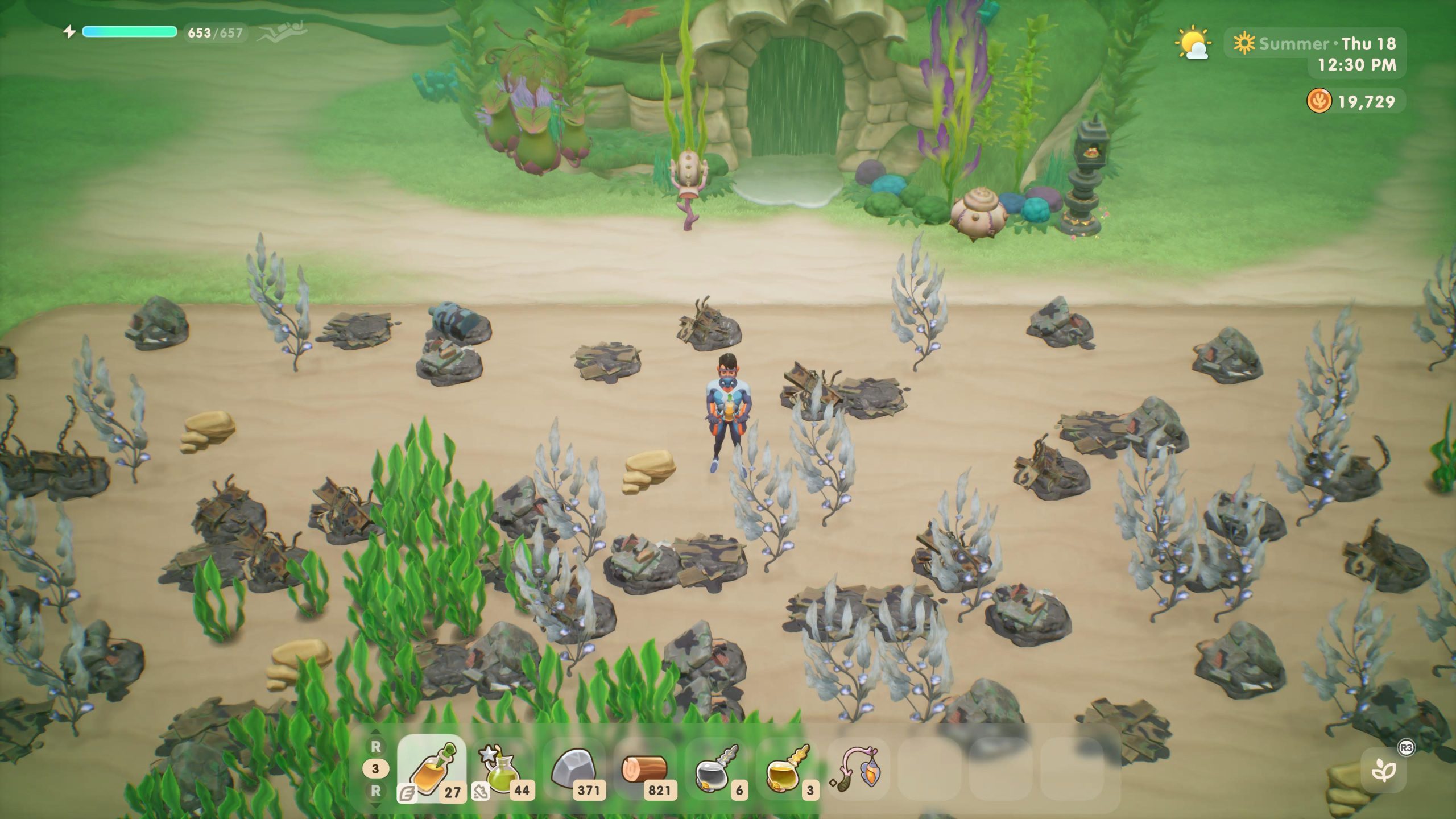Open the leaf sprout button in corner
Screen dimensions: 1456x819
pos(1383,771)
